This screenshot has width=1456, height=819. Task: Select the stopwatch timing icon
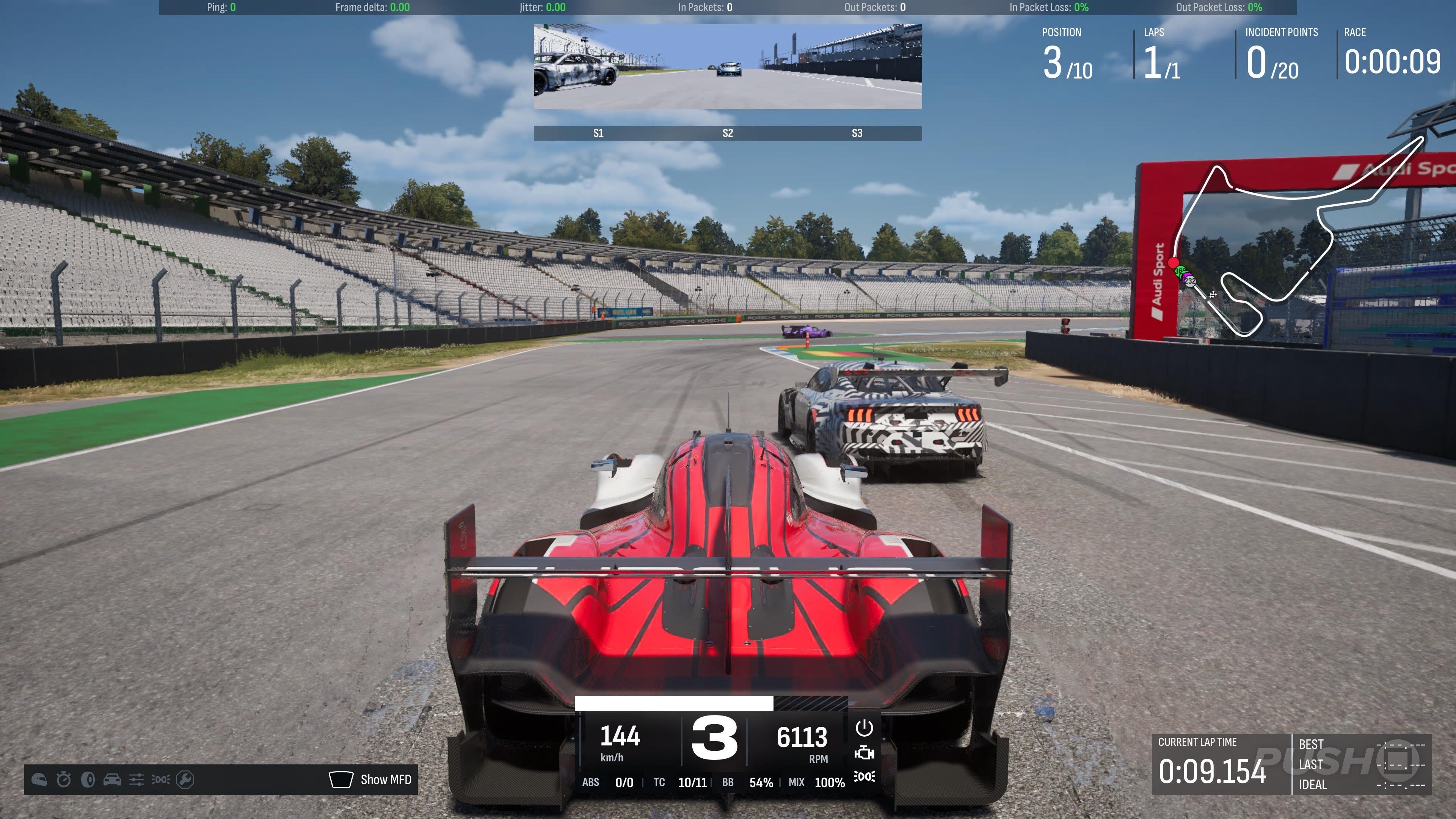(63, 780)
